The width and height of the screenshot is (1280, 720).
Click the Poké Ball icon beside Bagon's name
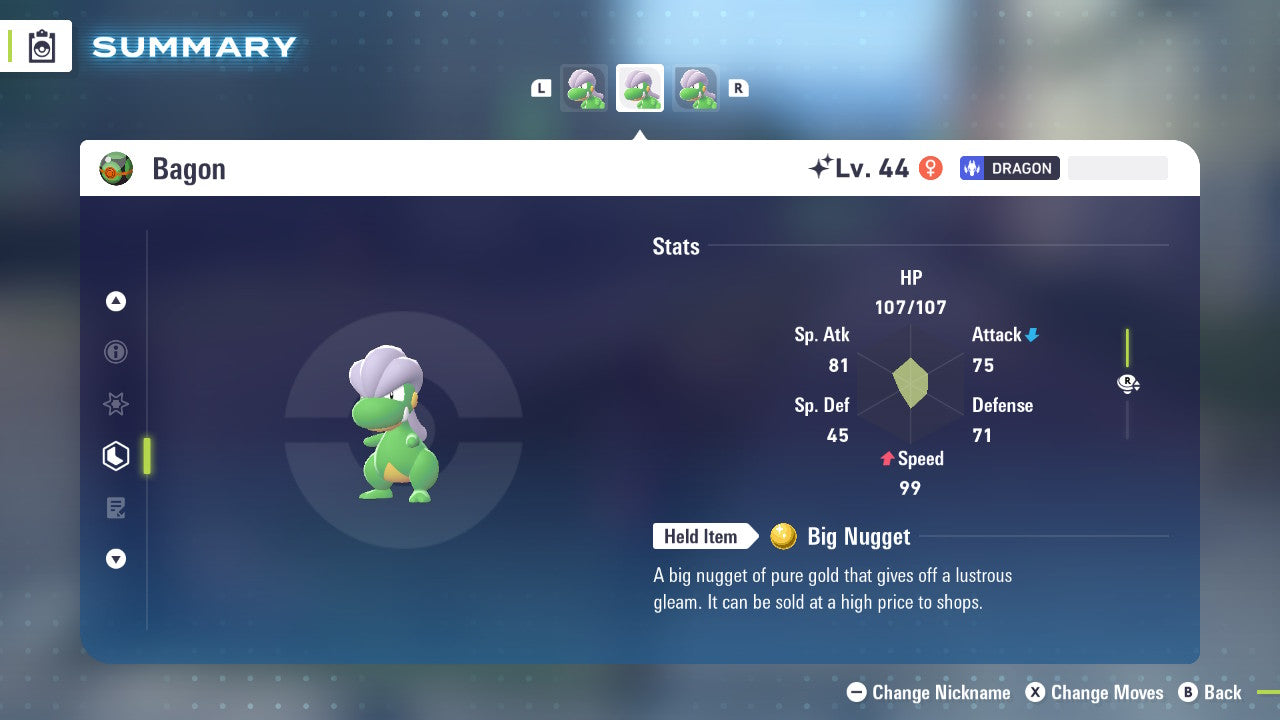pyautogui.click(x=117, y=168)
